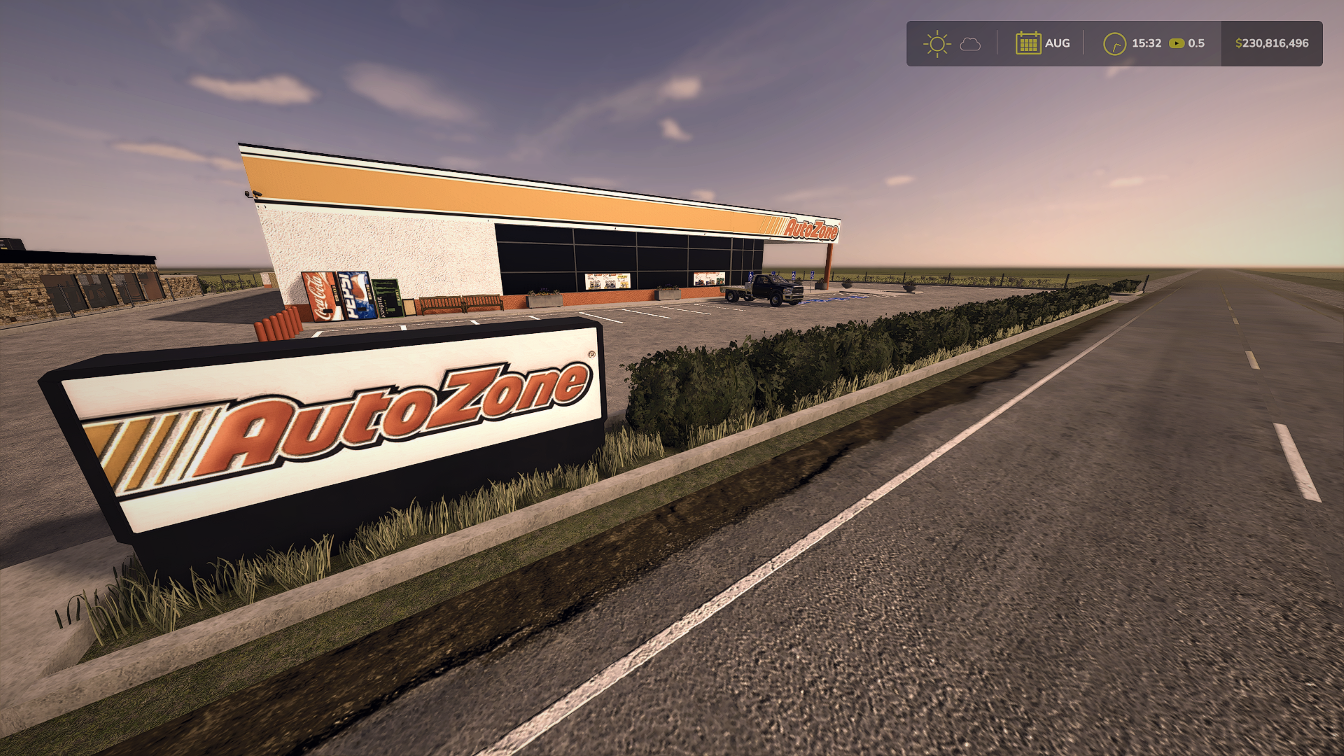Toggle the time scale play button
This screenshot has width=1344, height=756.
(1176, 43)
